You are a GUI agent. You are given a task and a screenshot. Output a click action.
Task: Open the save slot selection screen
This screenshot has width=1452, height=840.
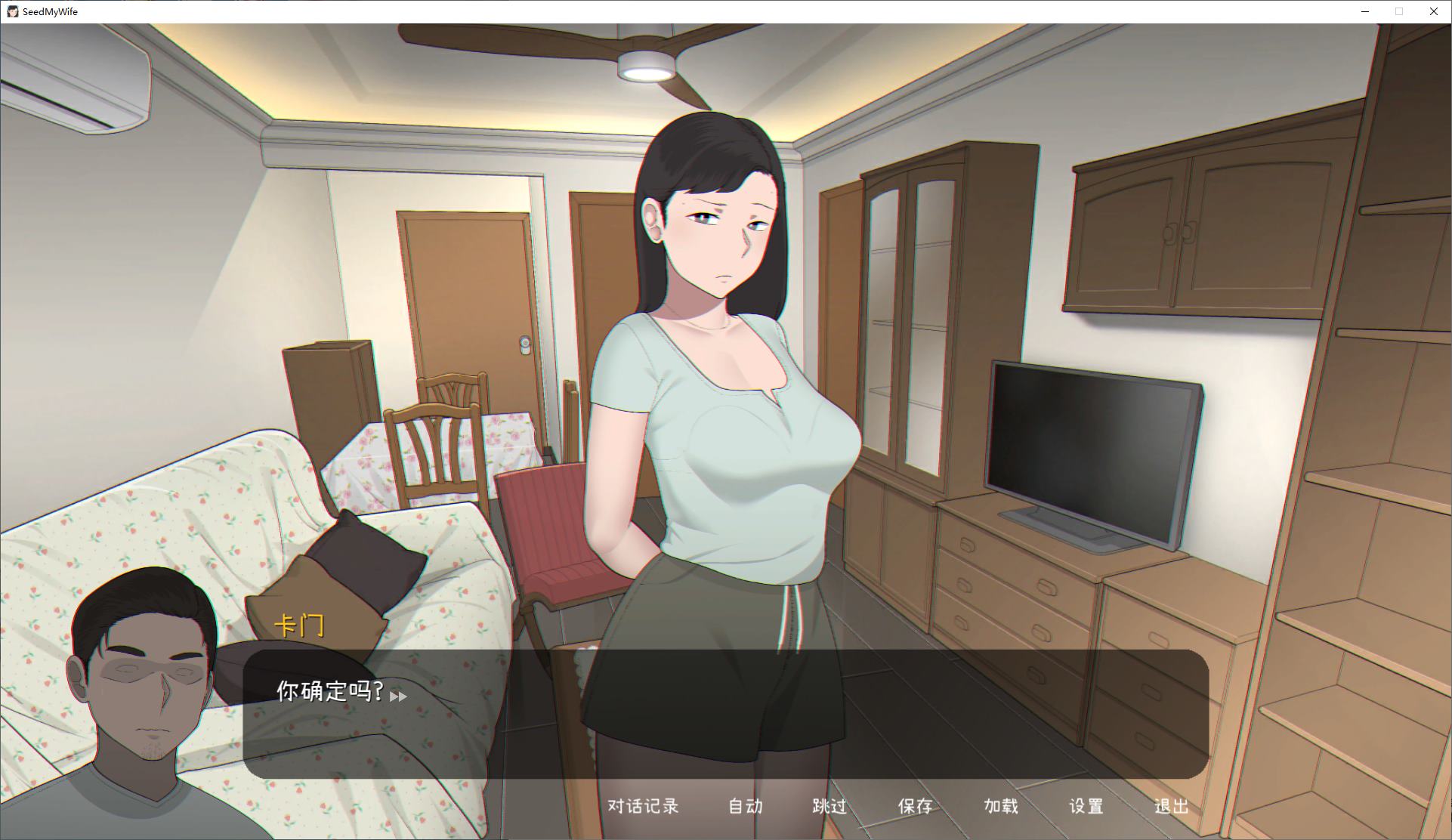pyautogui.click(x=915, y=807)
